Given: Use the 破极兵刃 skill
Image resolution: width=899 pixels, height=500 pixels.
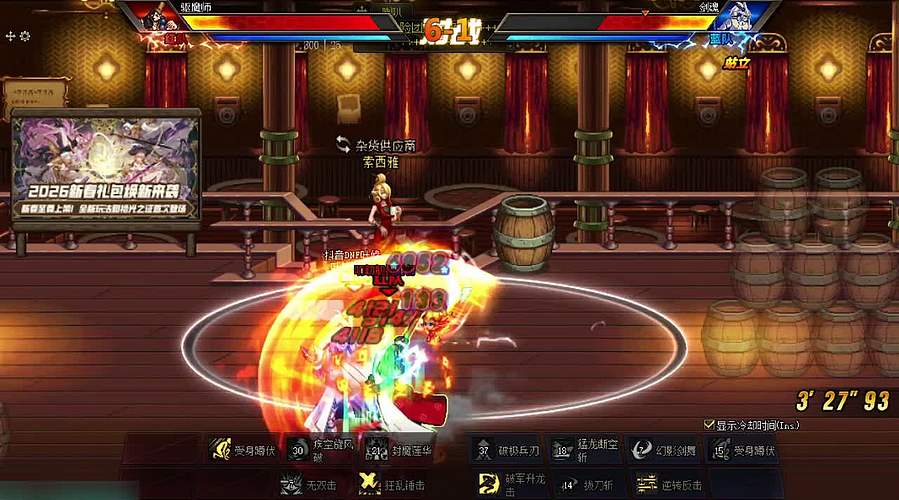Looking at the screenshot, I should pos(482,450).
